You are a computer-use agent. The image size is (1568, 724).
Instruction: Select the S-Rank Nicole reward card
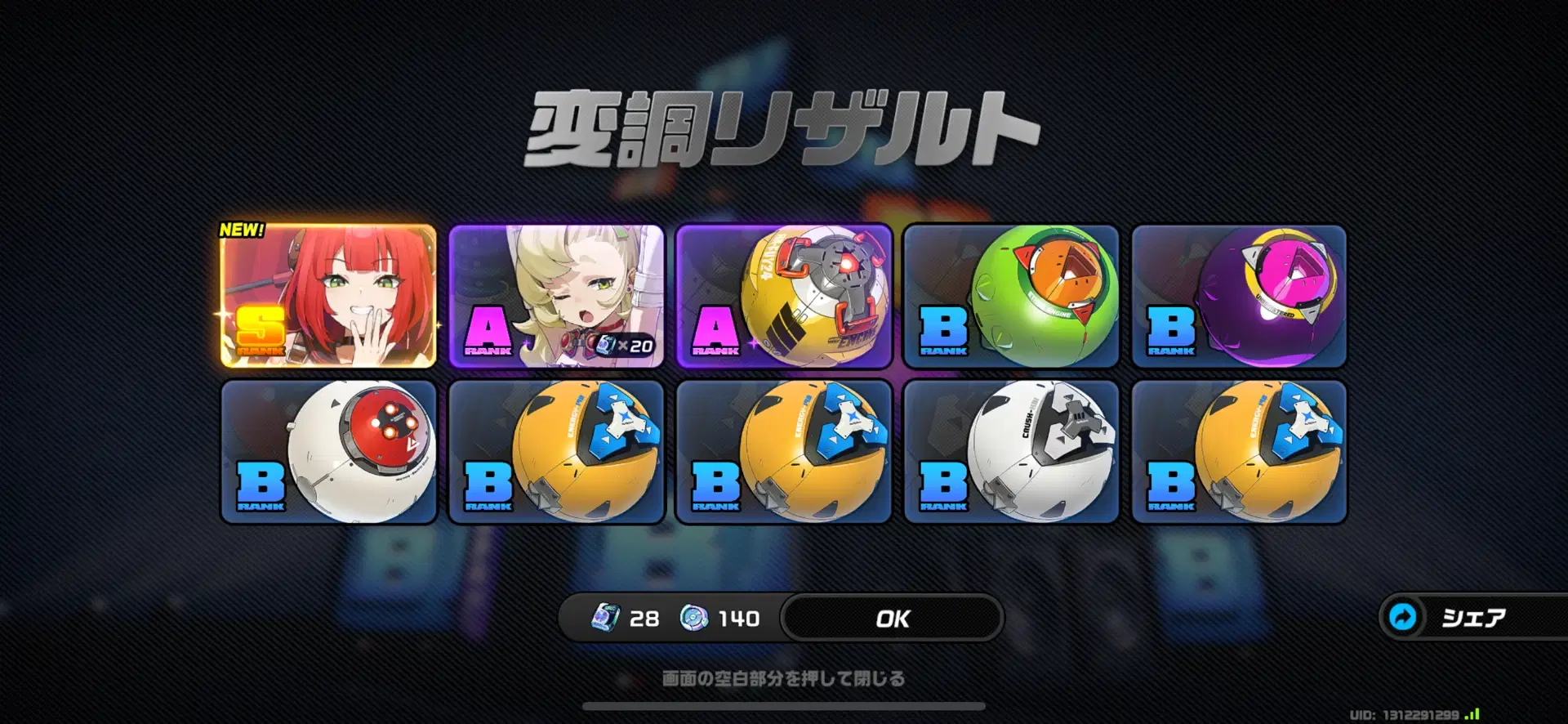[327, 297]
